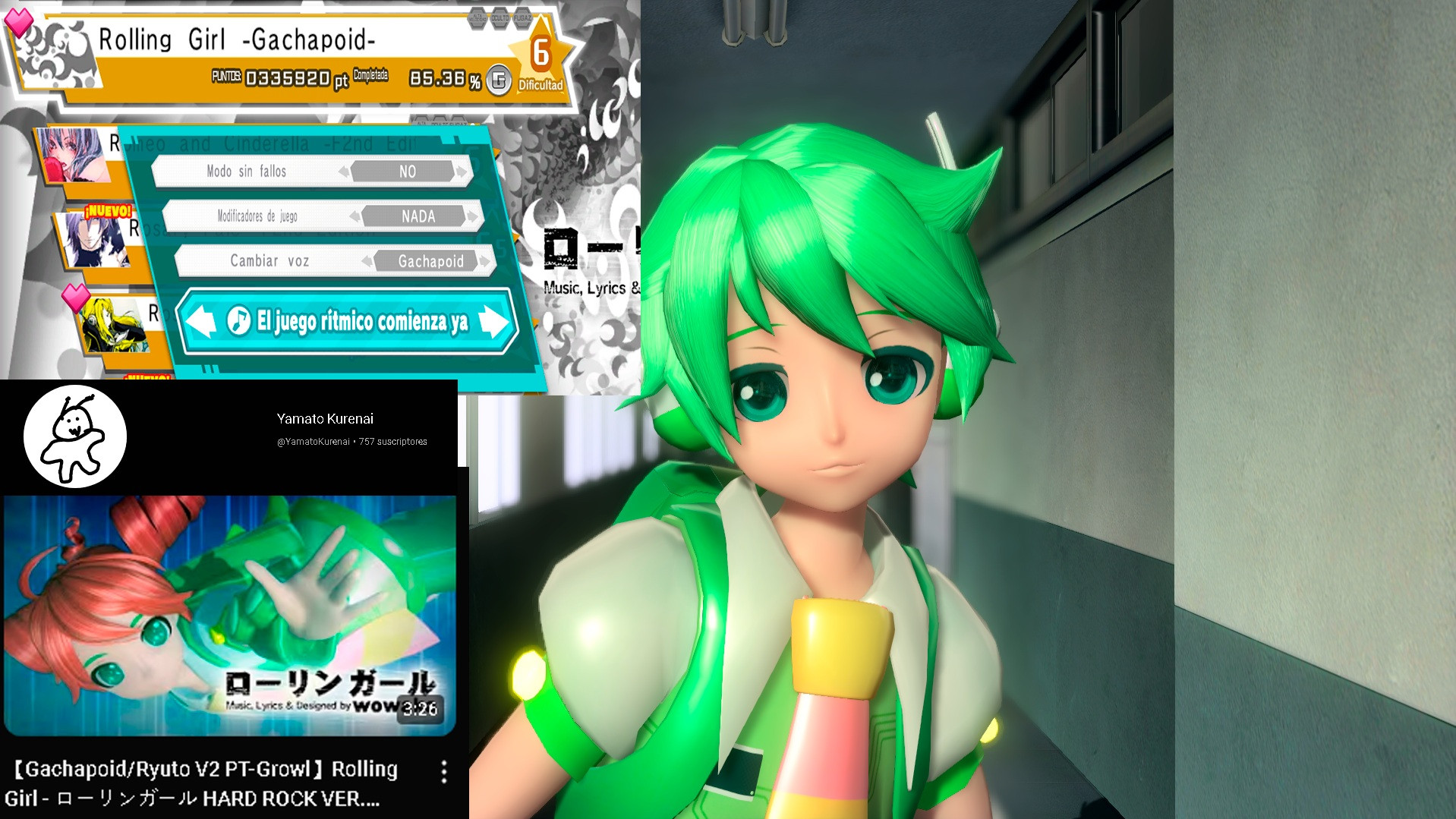Set Modo sin fallos to NO

click(x=408, y=172)
